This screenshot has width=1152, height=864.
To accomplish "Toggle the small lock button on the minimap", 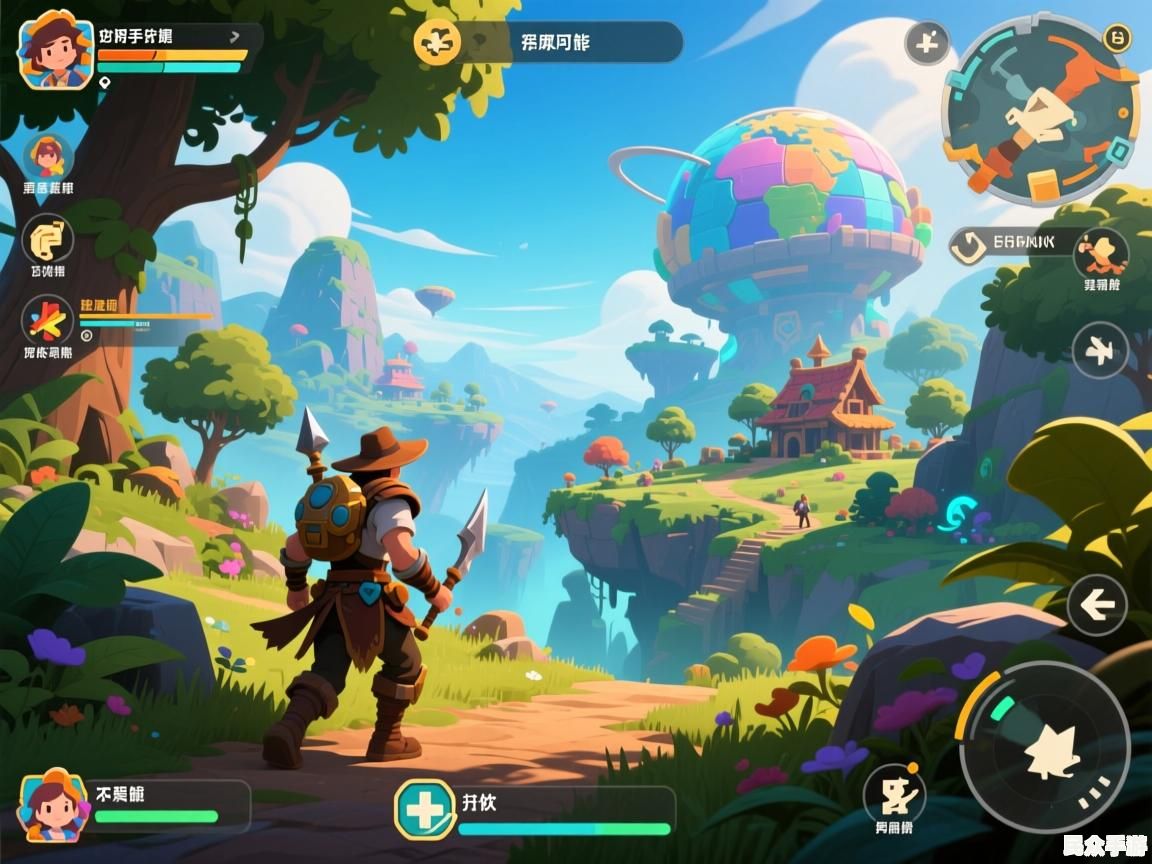I will tap(1117, 39).
